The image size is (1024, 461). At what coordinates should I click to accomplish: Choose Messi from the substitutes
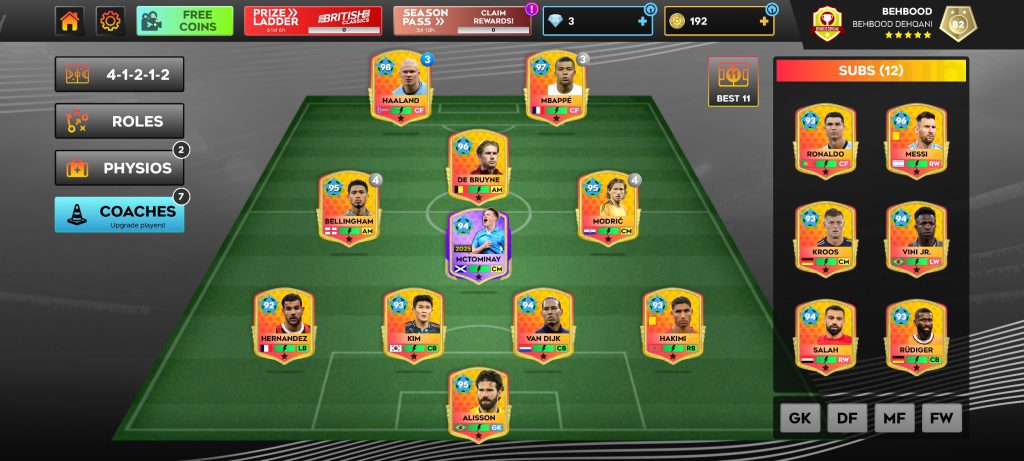[x=915, y=141]
